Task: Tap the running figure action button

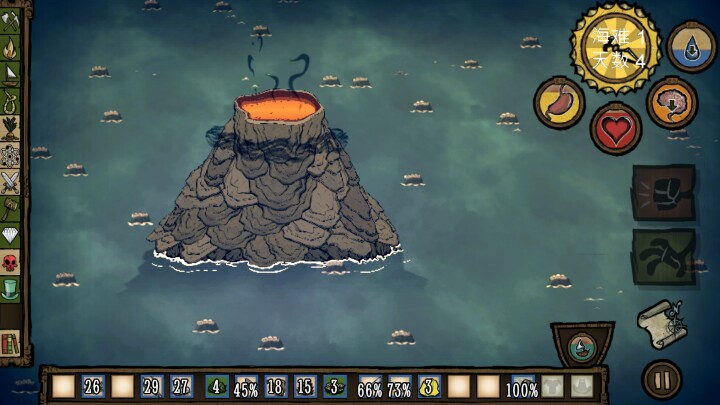Action: pos(662,257)
